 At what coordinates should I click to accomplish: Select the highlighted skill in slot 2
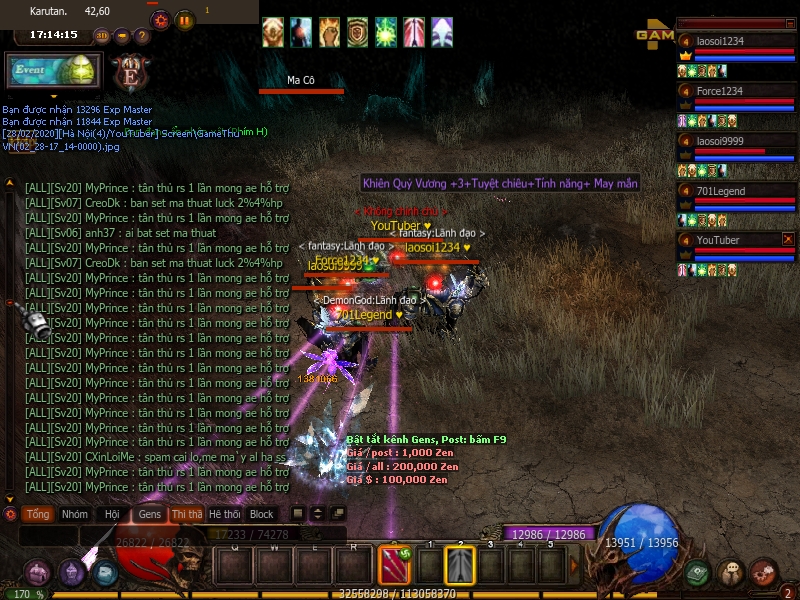coord(460,567)
